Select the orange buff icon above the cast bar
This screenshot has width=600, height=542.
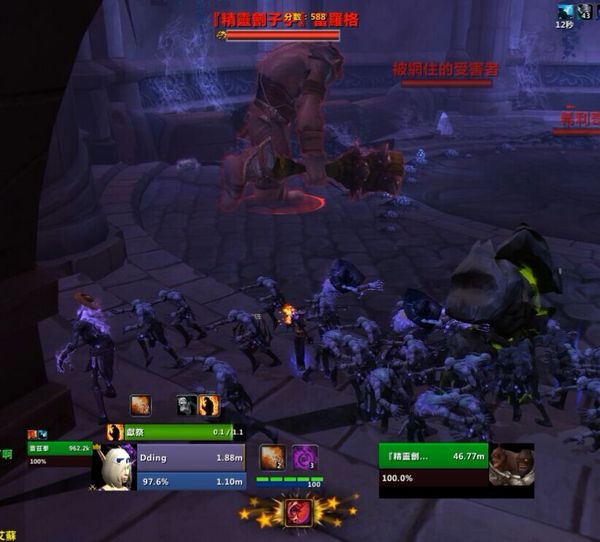[140, 405]
